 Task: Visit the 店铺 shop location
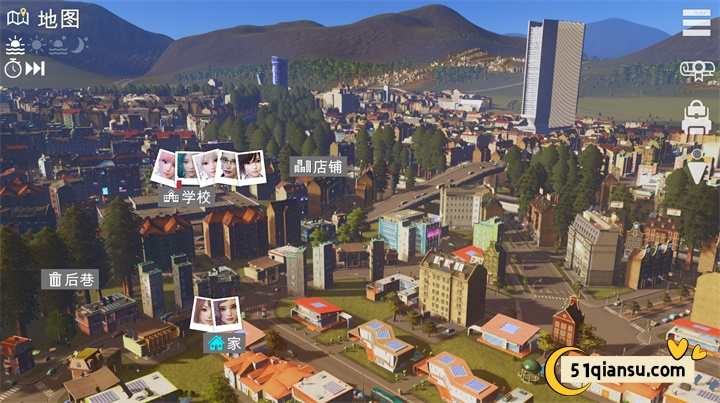point(320,166)
